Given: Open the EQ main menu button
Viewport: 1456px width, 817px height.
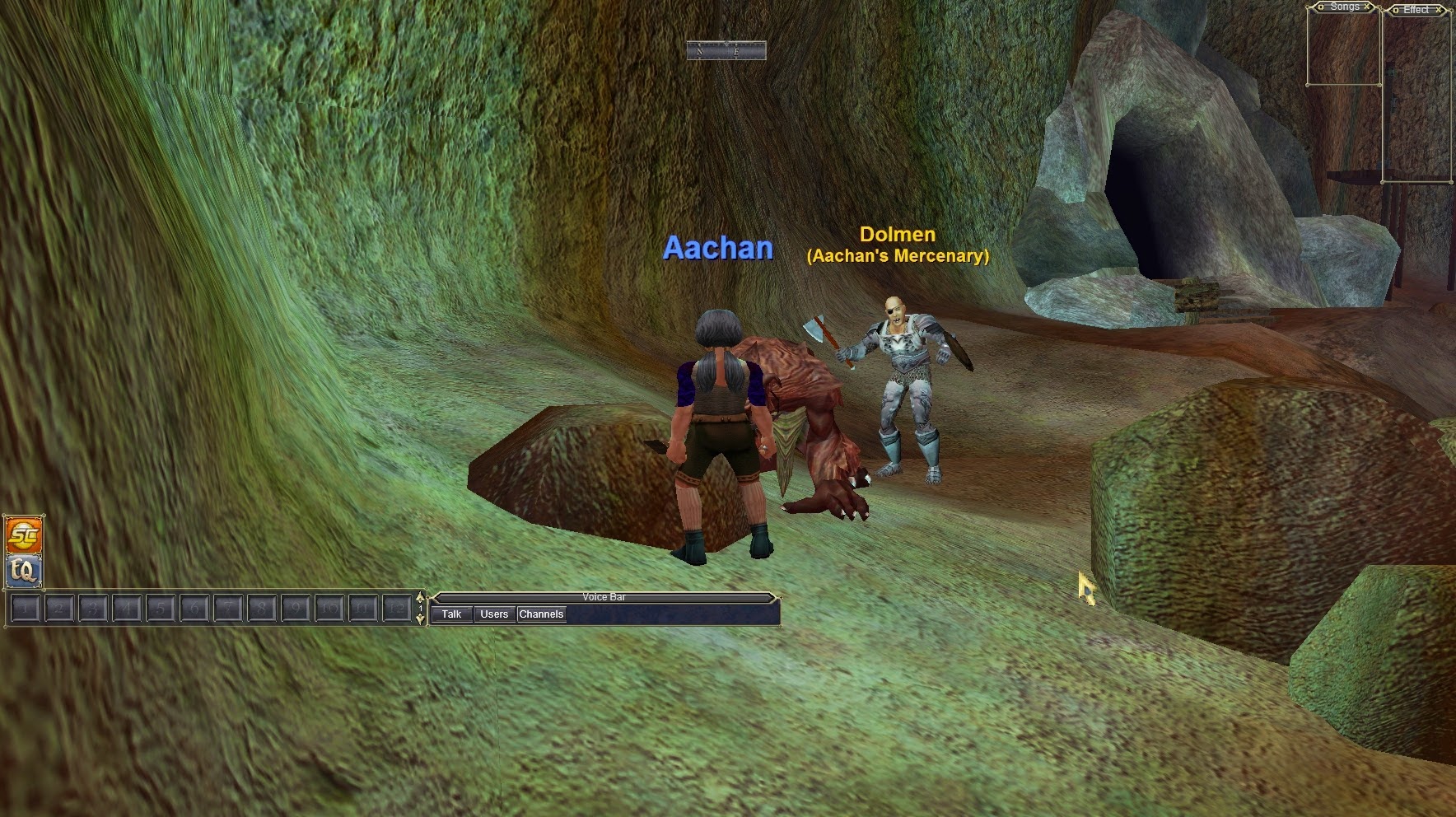Looking at the screenshot, I should (23, 571).
